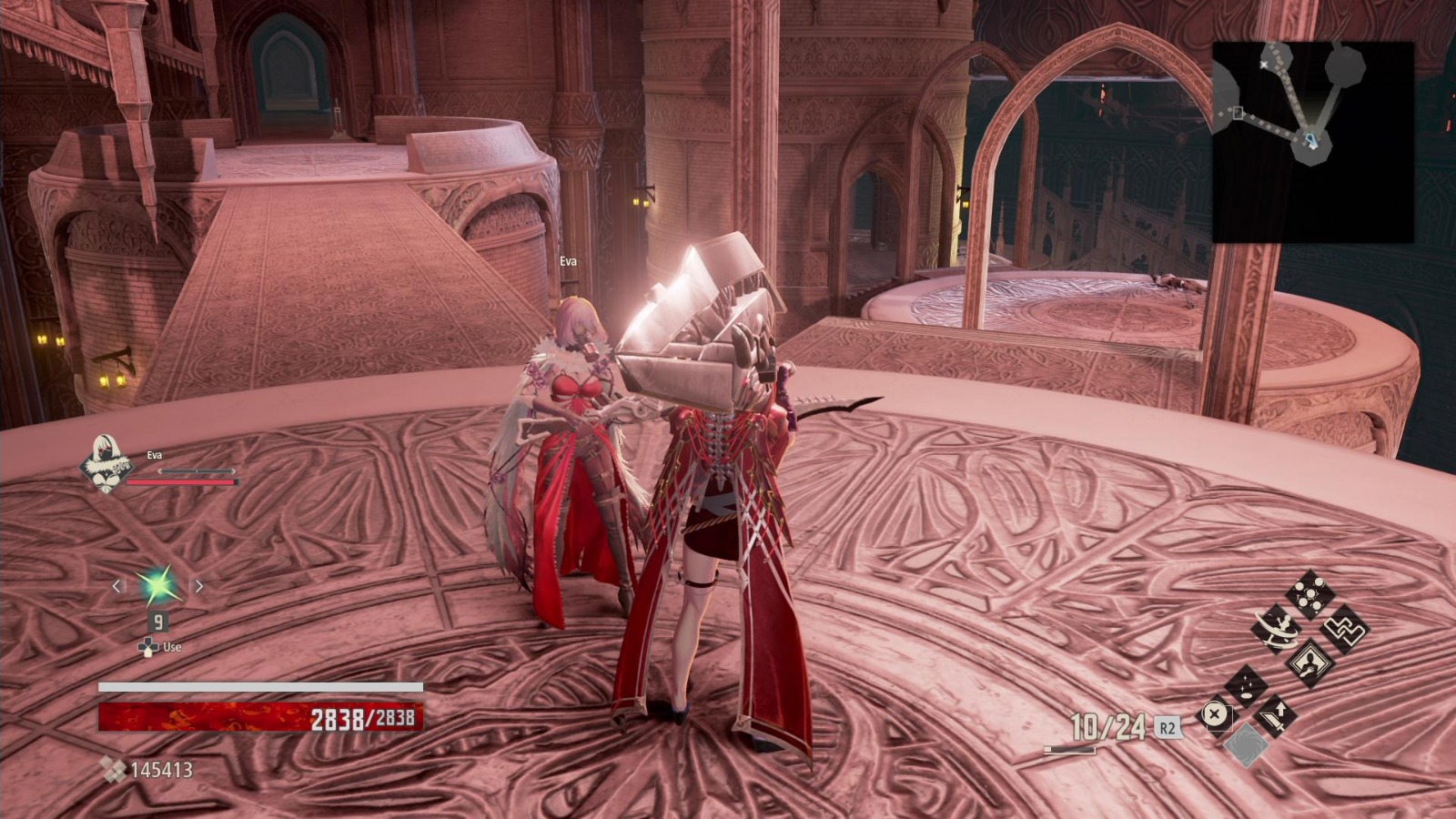Image resolution: width=1456 pixels, height=819 pixels.
Task: Click right arrow to cycle quick items
Action: click(x=199, y=585)
